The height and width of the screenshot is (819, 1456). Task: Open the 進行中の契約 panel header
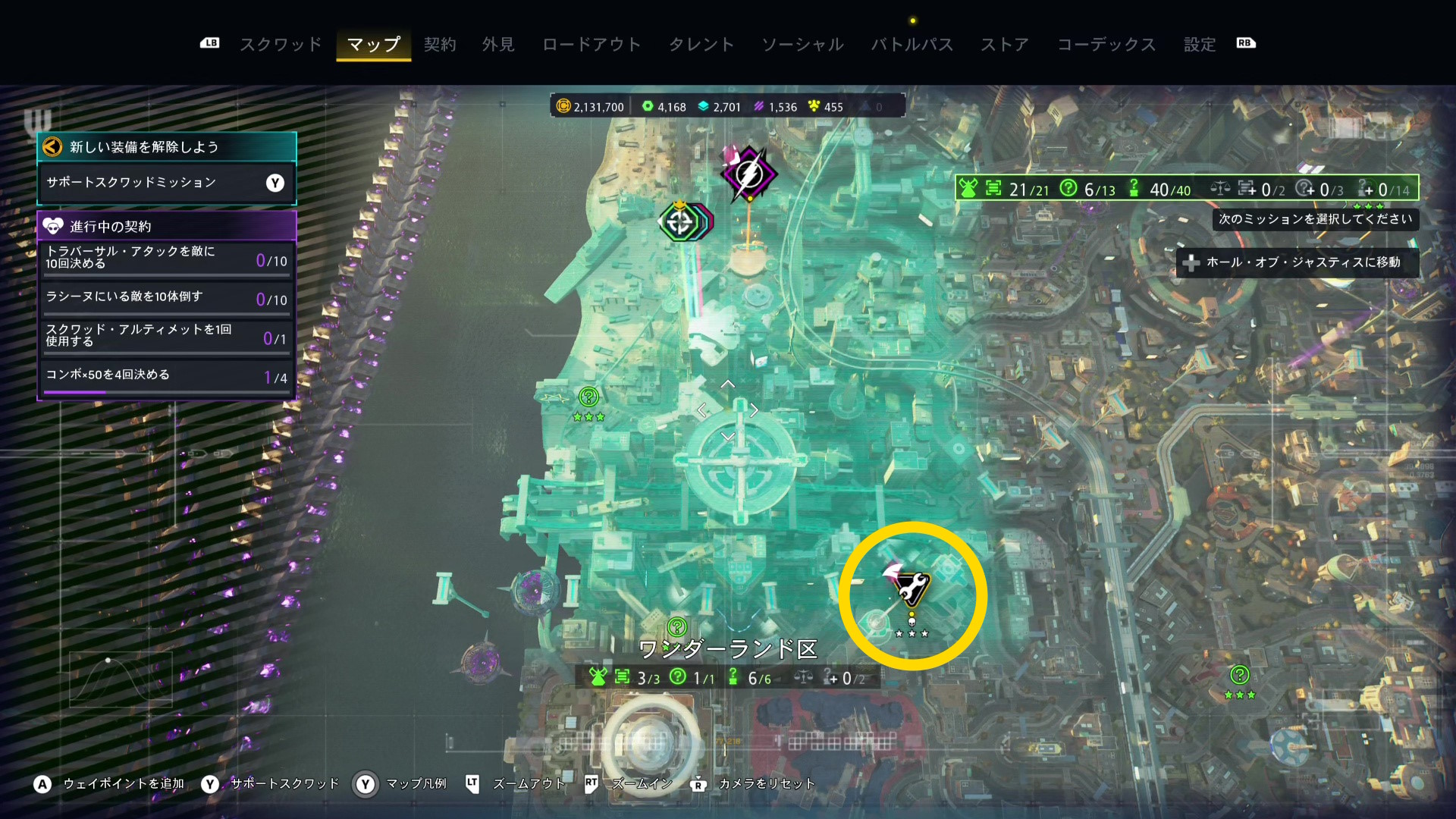[x=166, y=226]
